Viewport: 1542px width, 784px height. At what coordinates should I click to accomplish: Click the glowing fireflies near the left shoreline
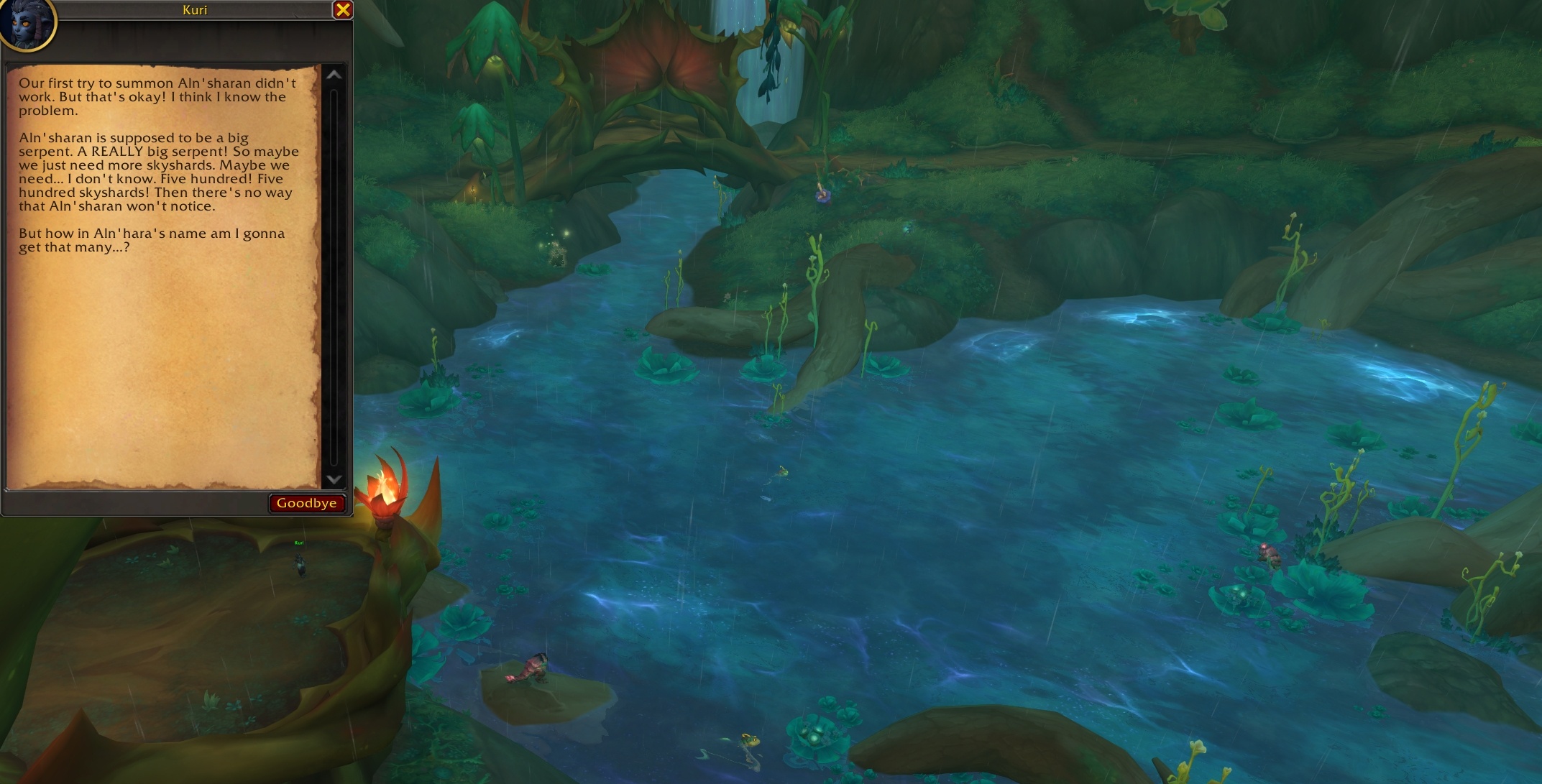point(557,234)
